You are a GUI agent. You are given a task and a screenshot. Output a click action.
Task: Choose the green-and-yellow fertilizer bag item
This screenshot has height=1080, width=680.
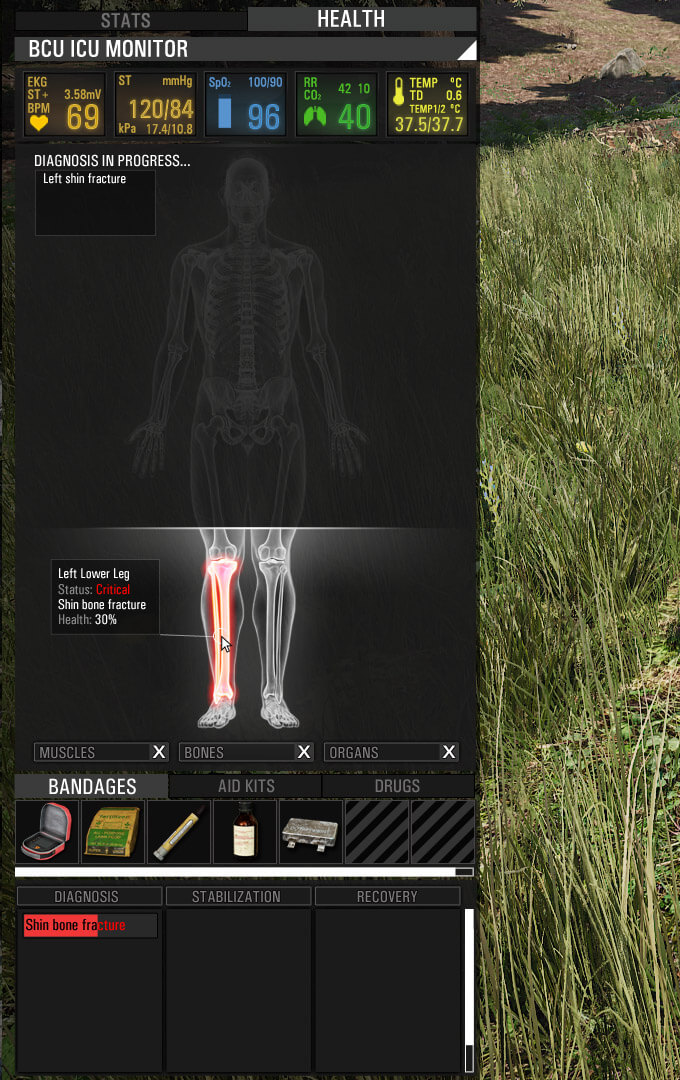[112, 832]
